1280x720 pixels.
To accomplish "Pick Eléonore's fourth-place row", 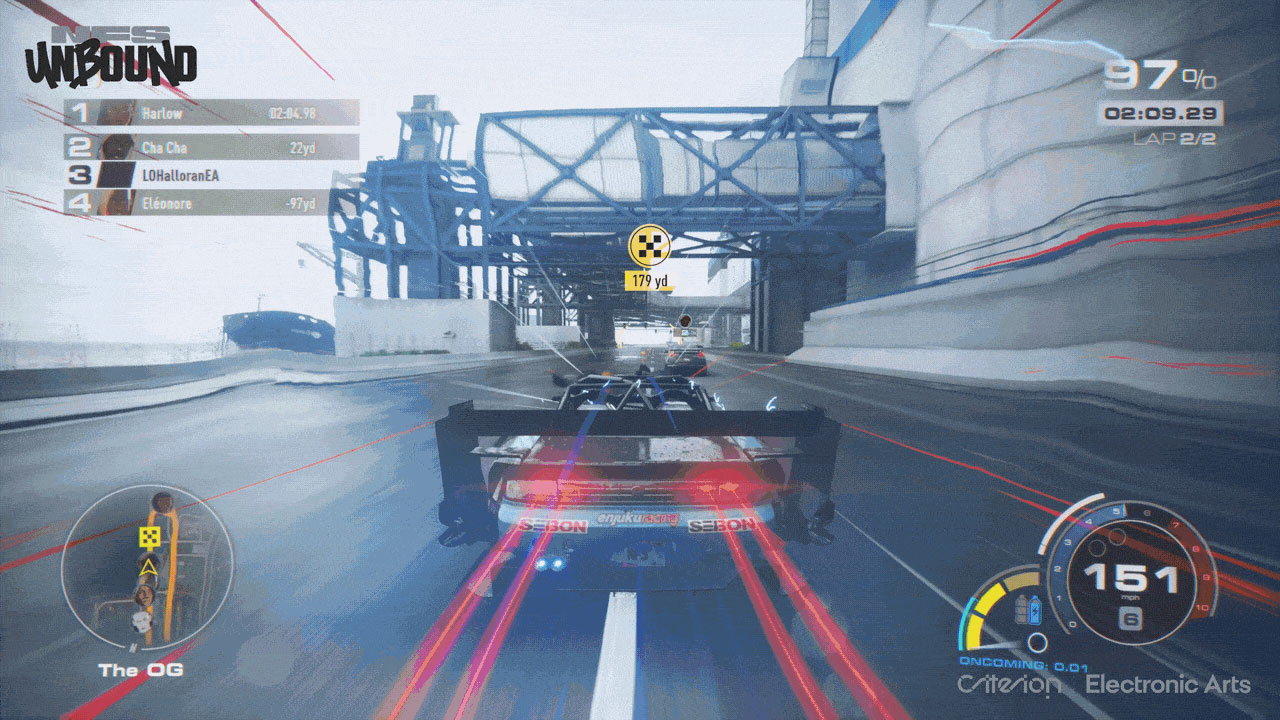I will pos(211,203).
